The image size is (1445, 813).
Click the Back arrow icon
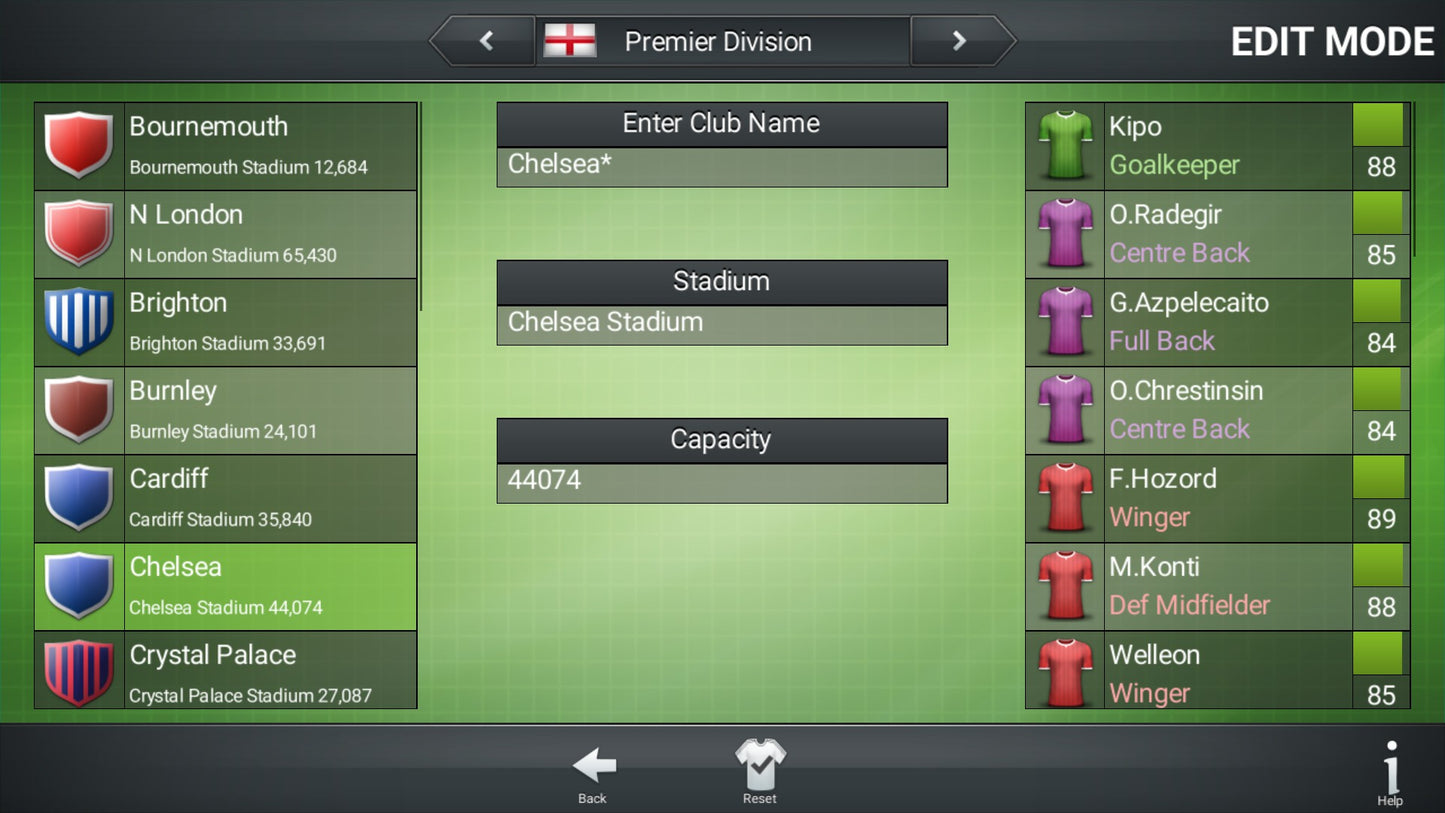coord(592,765)
